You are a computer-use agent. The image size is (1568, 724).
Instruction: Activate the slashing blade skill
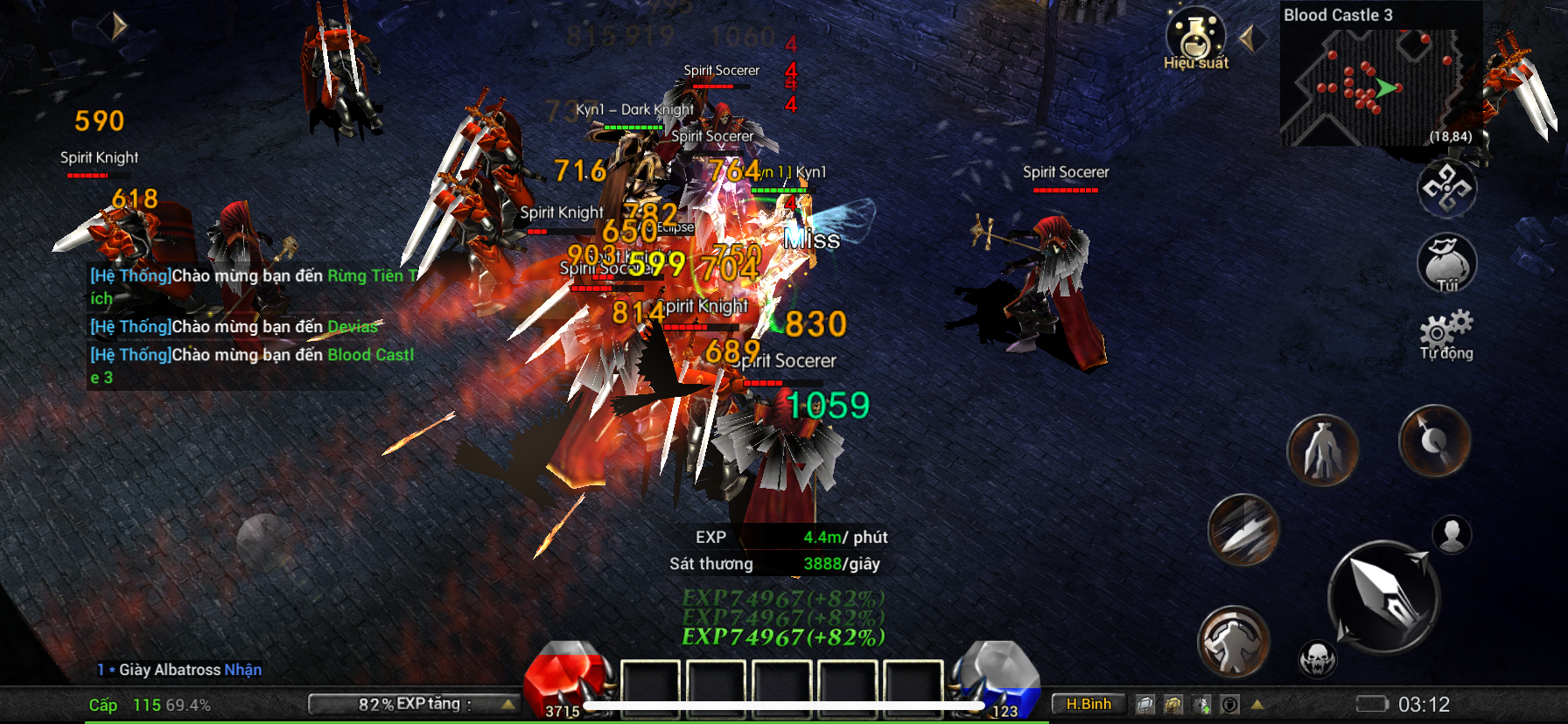pyautogui.click(x=1243, y=529)
